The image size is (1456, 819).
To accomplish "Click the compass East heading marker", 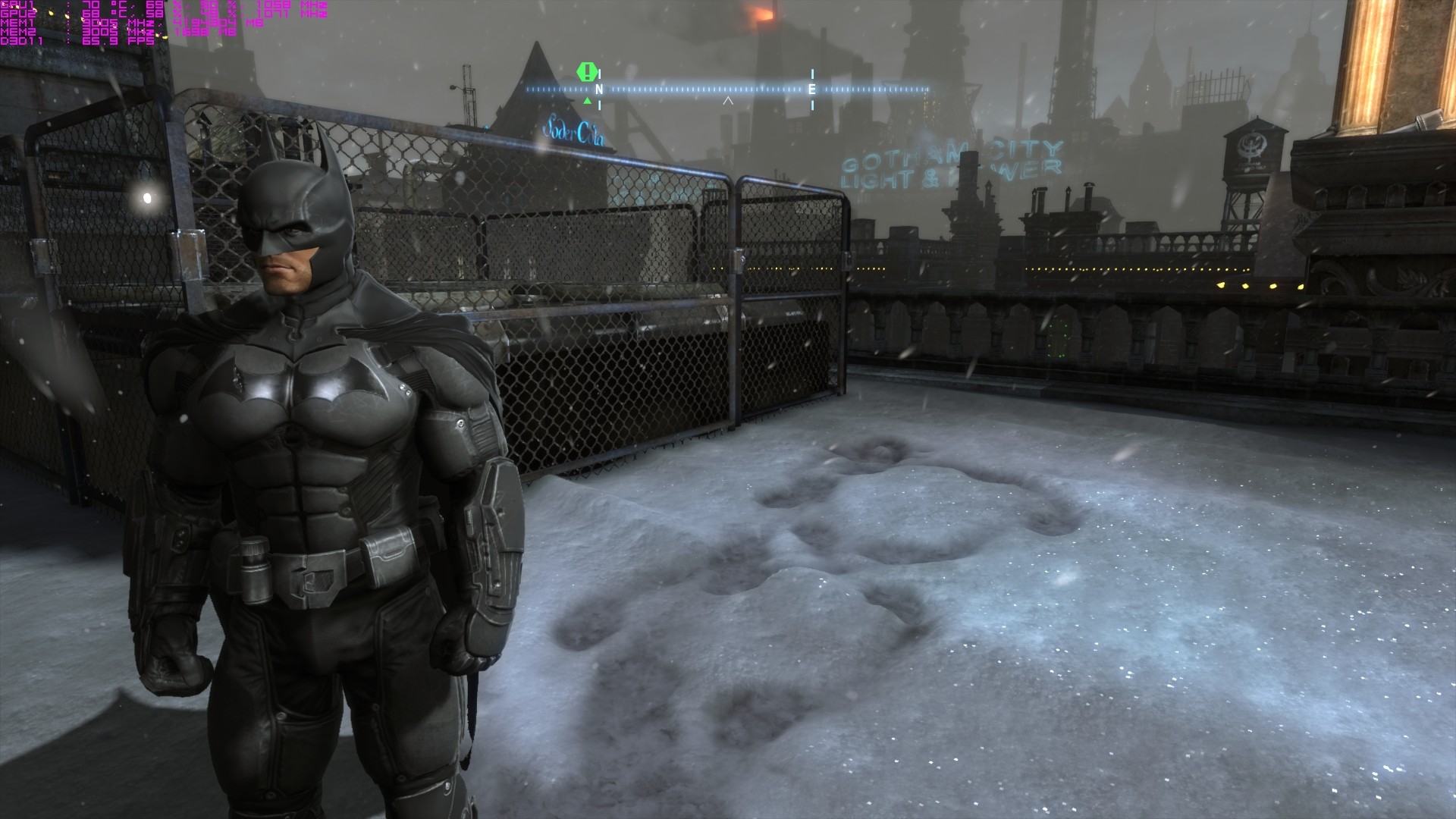I will pyautogui.click(x=812, y=89).
